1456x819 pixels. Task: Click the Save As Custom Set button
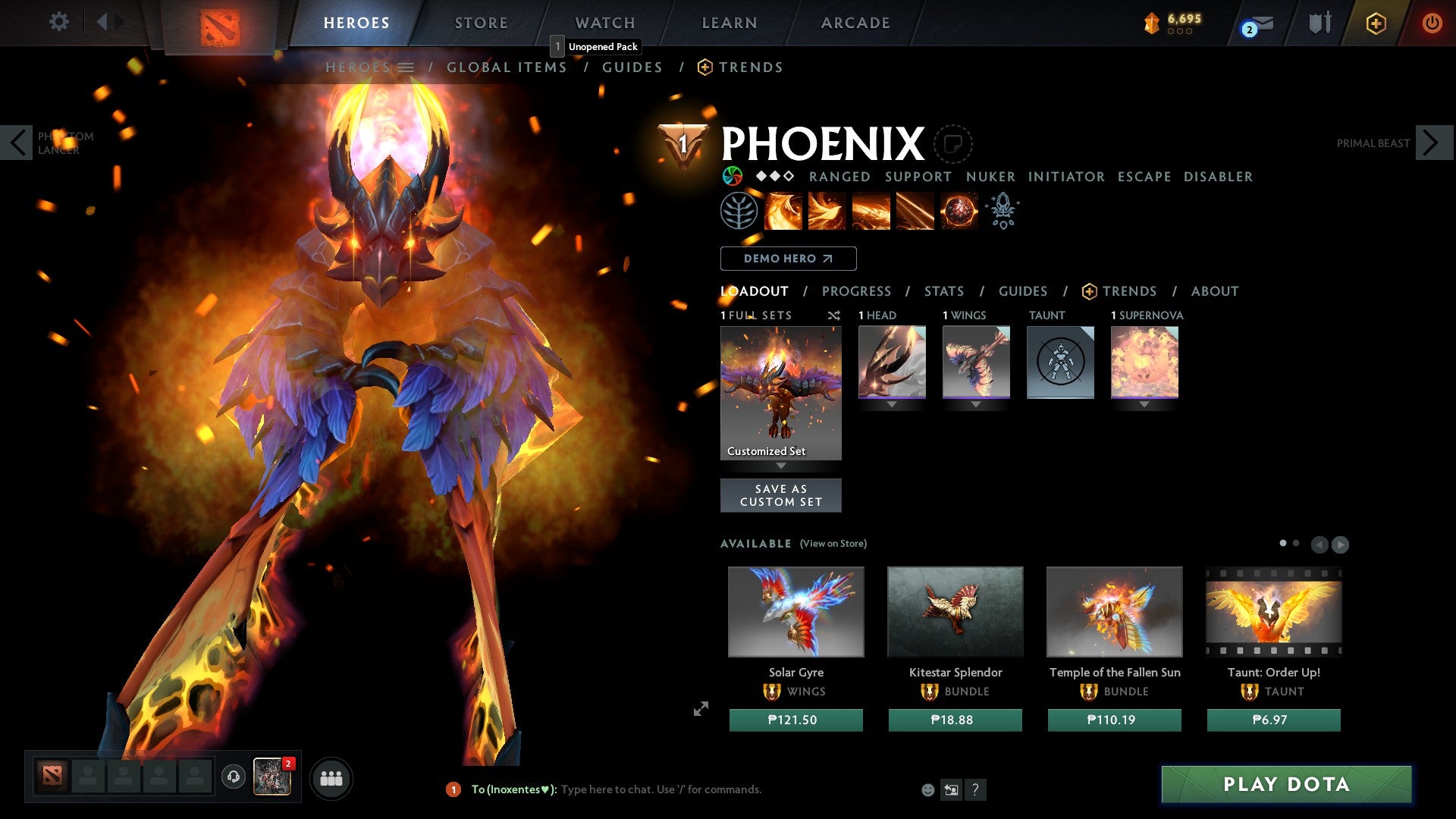pos(781,494)
